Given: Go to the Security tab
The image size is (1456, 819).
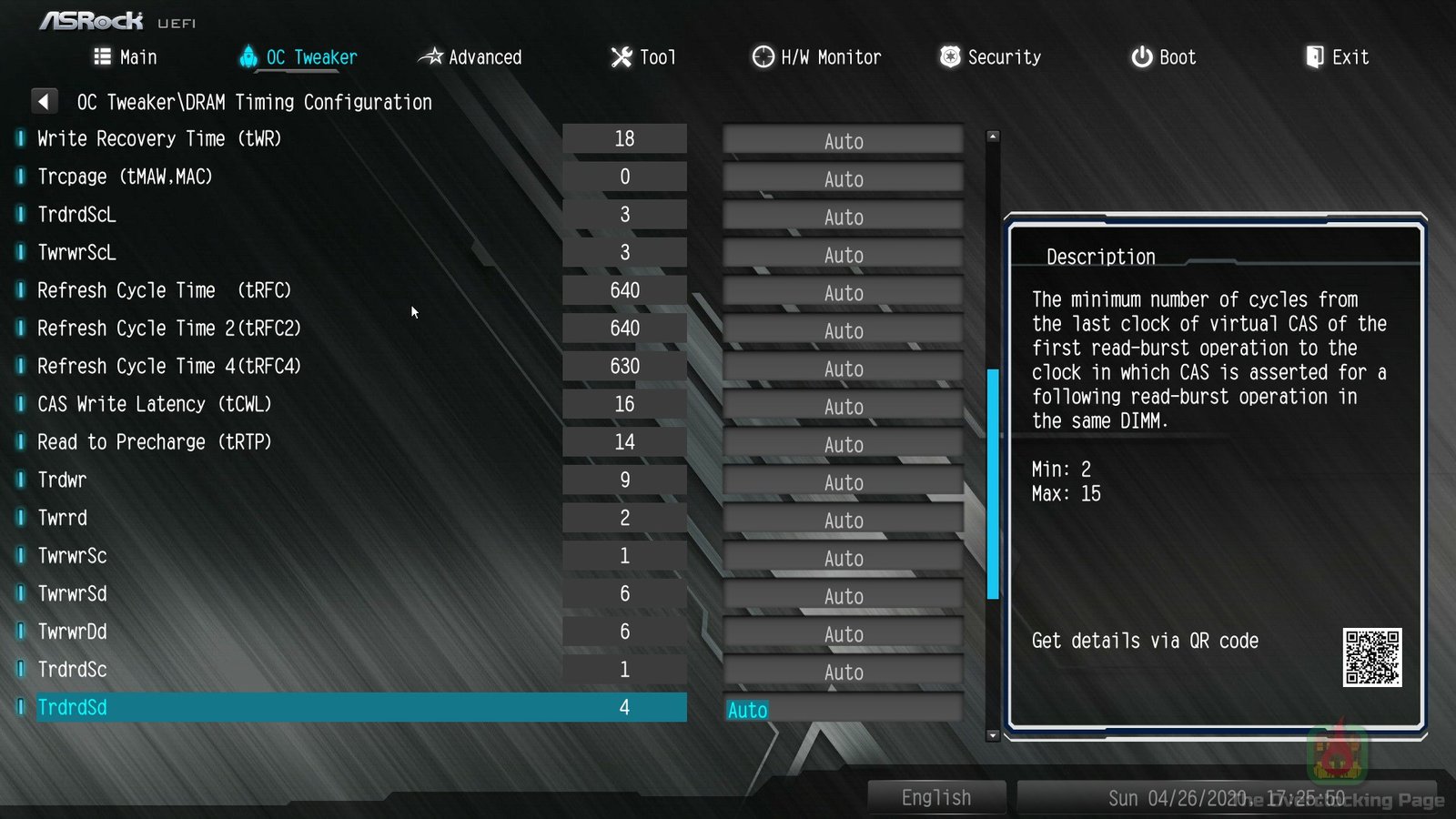Looking at the screenshot, I should click(x=990, y=57).
